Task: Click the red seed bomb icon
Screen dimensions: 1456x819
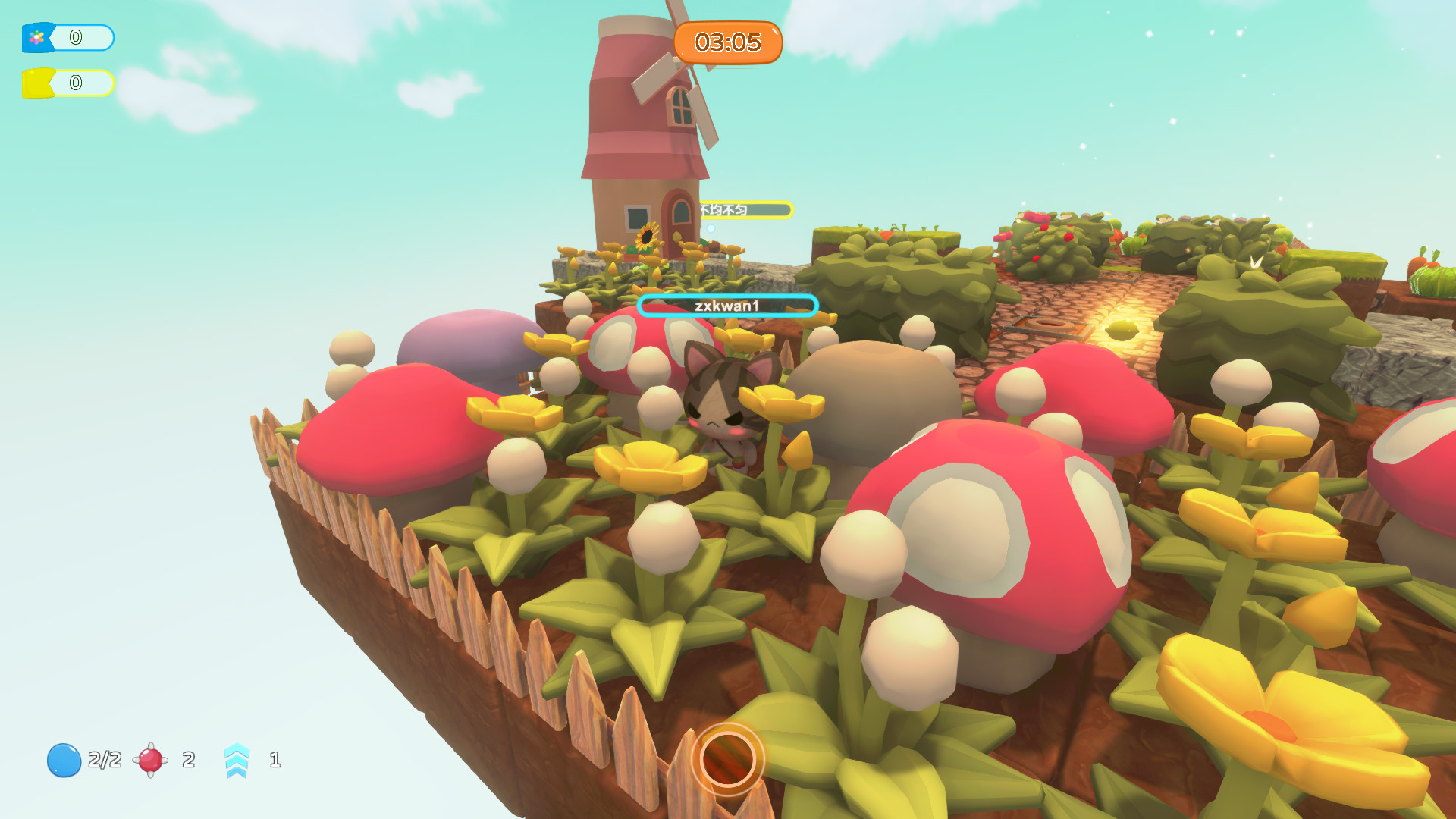Action: (149, 761)
